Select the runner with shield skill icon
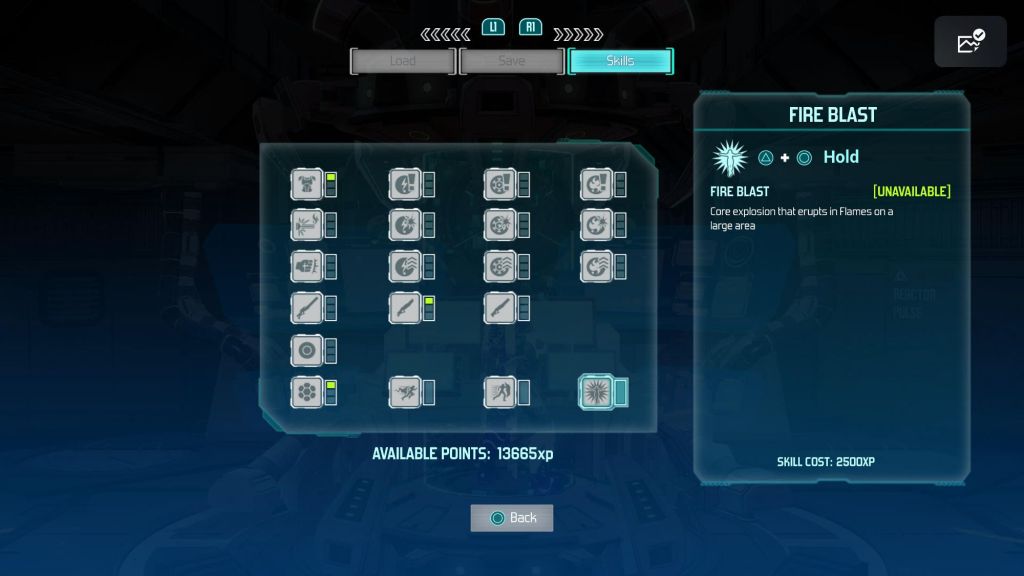 coord(500,392)
